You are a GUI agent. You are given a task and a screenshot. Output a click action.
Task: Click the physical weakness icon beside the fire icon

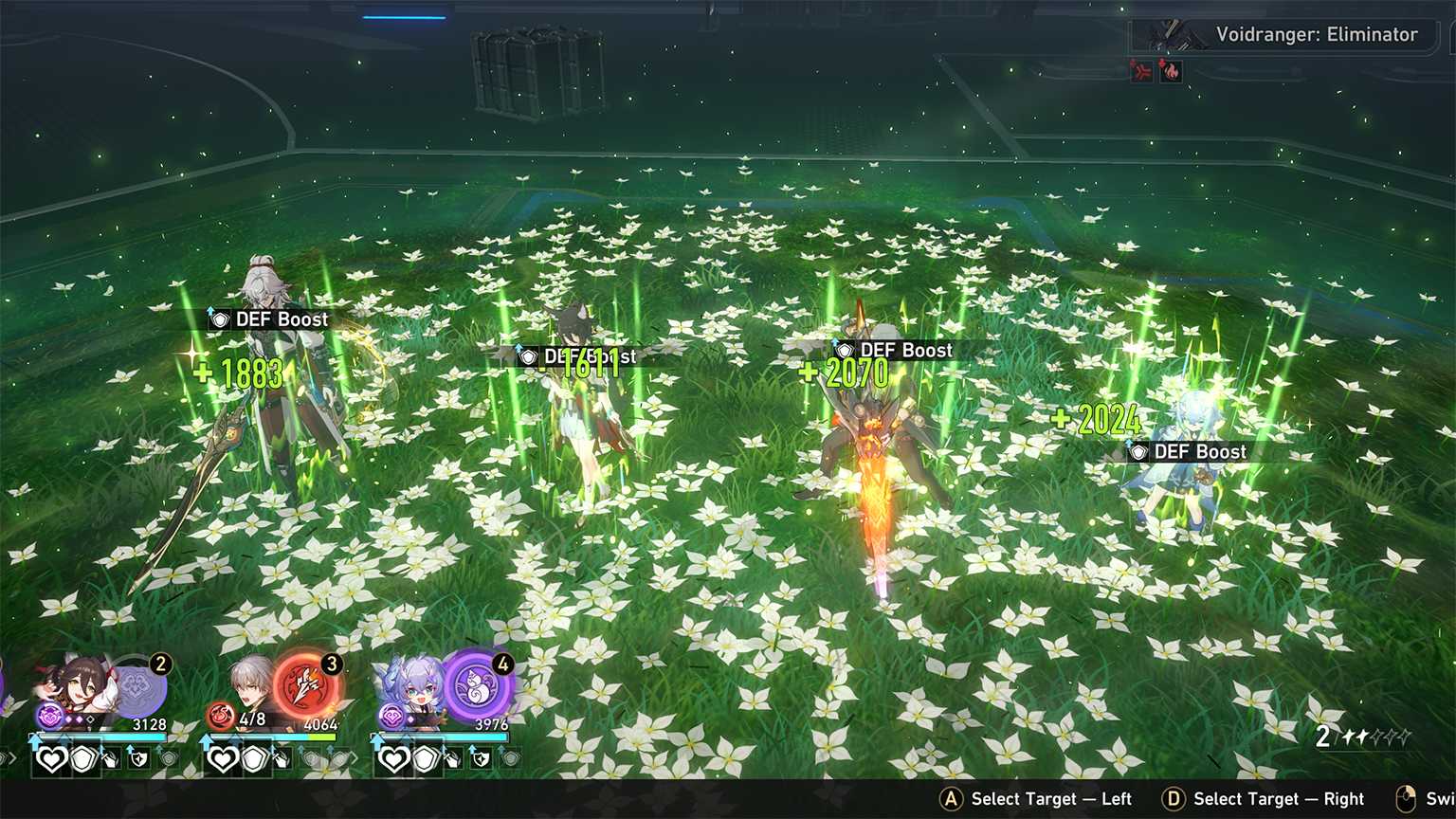coord(1143,72)
